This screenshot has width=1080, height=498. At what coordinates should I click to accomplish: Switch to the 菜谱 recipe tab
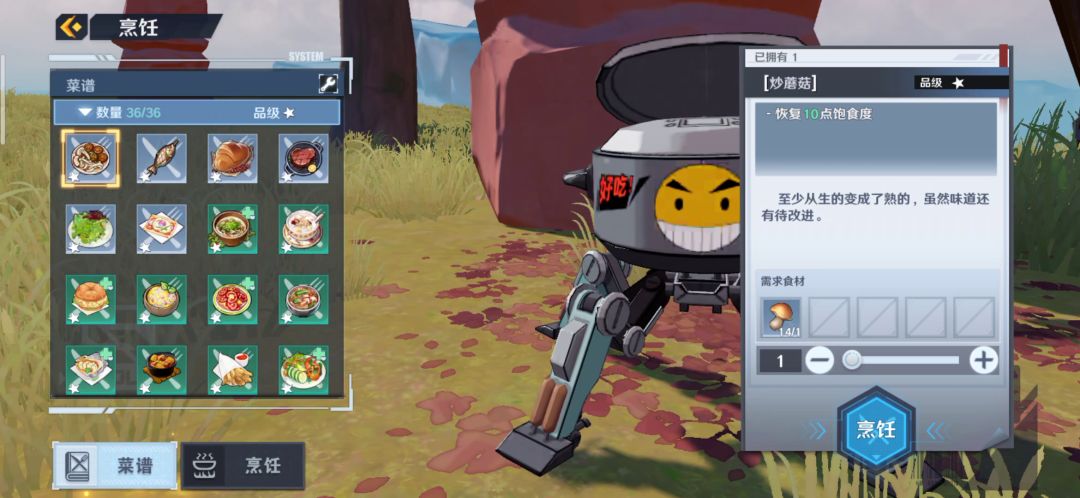[115, 466]
